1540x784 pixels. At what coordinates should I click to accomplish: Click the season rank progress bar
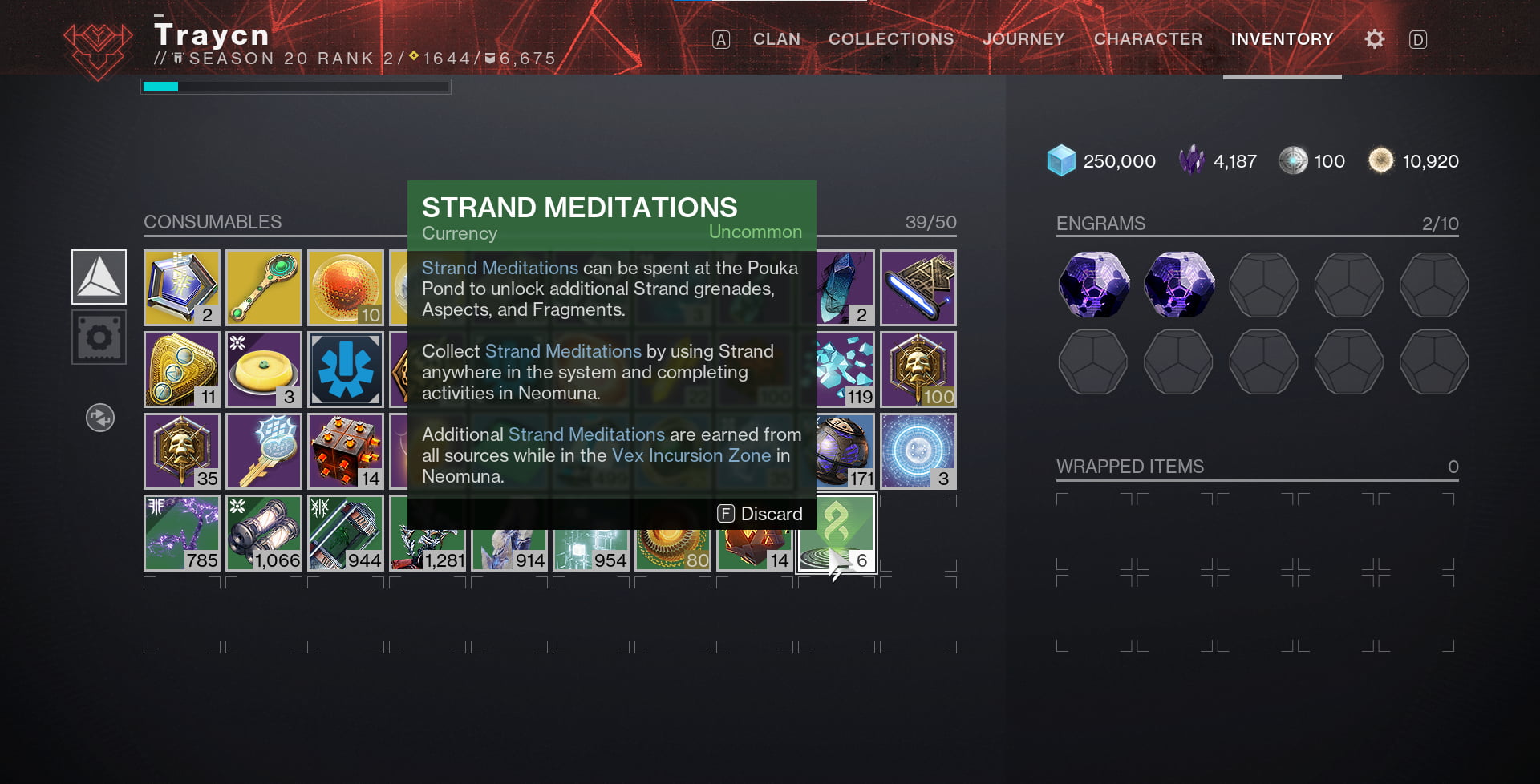(295, 87)
